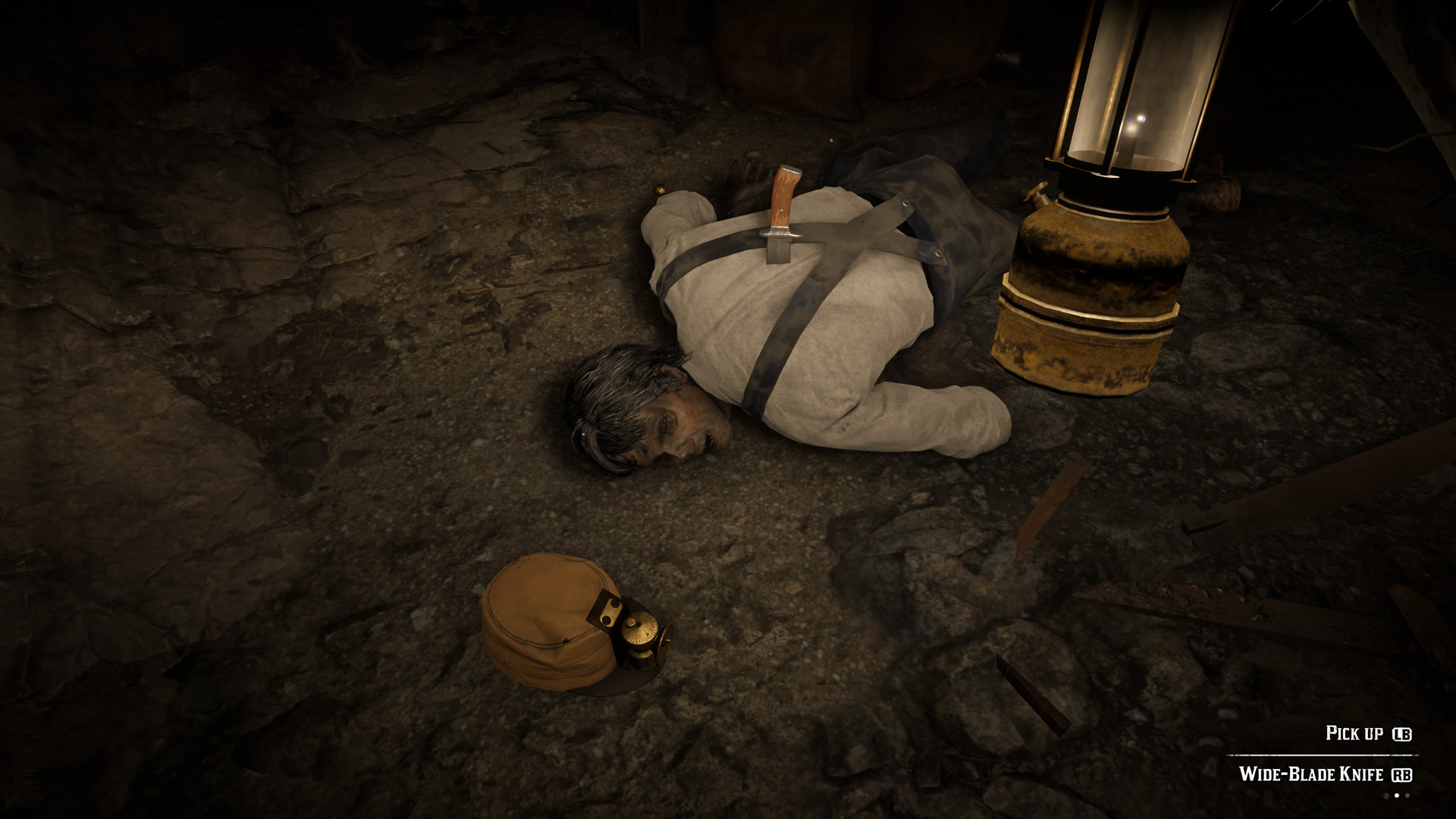Select the inactive gray page indicator dot

pyautogui.click(x=1407, y=795)
